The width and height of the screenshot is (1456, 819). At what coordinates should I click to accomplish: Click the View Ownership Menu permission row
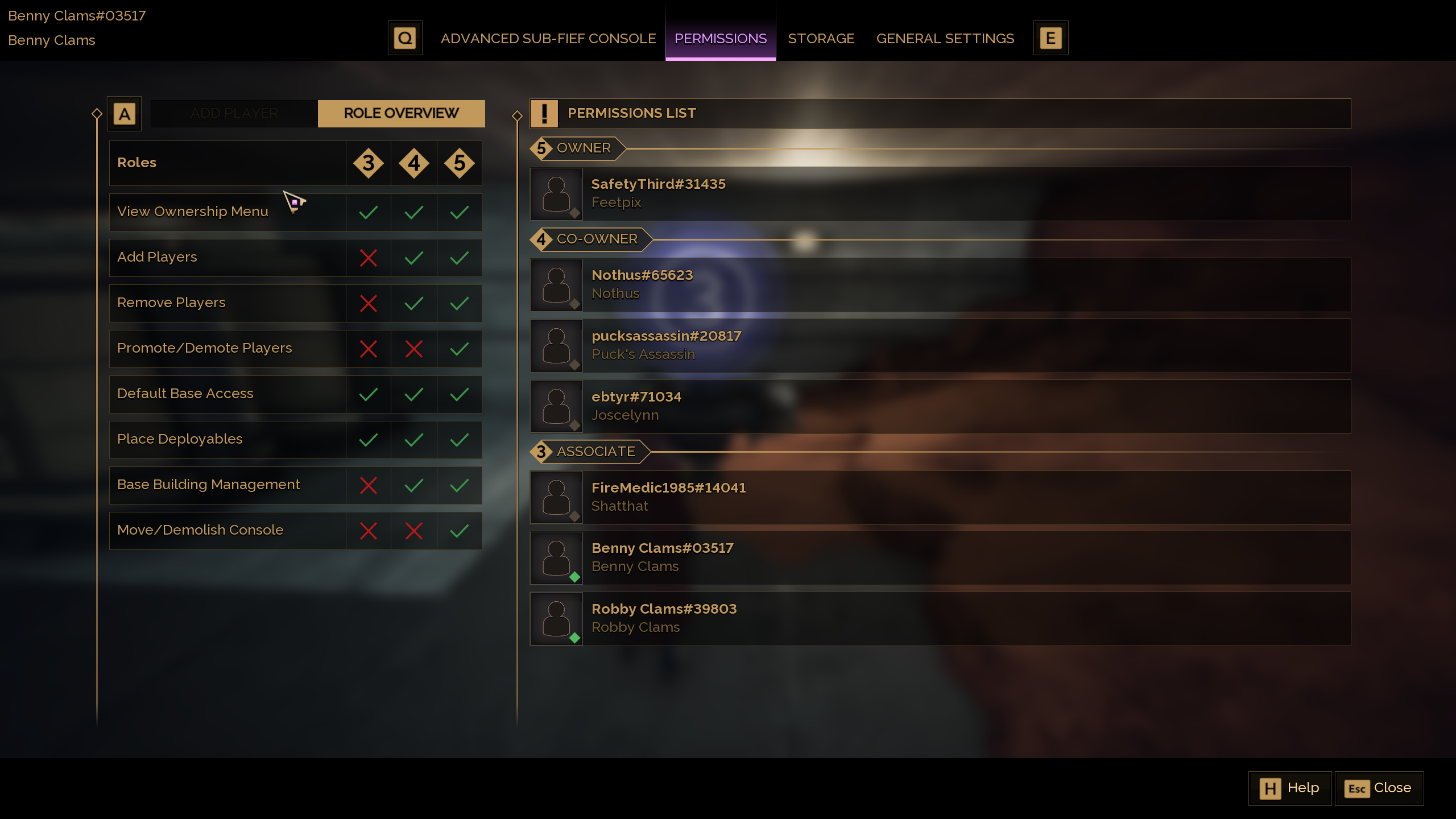227,212
